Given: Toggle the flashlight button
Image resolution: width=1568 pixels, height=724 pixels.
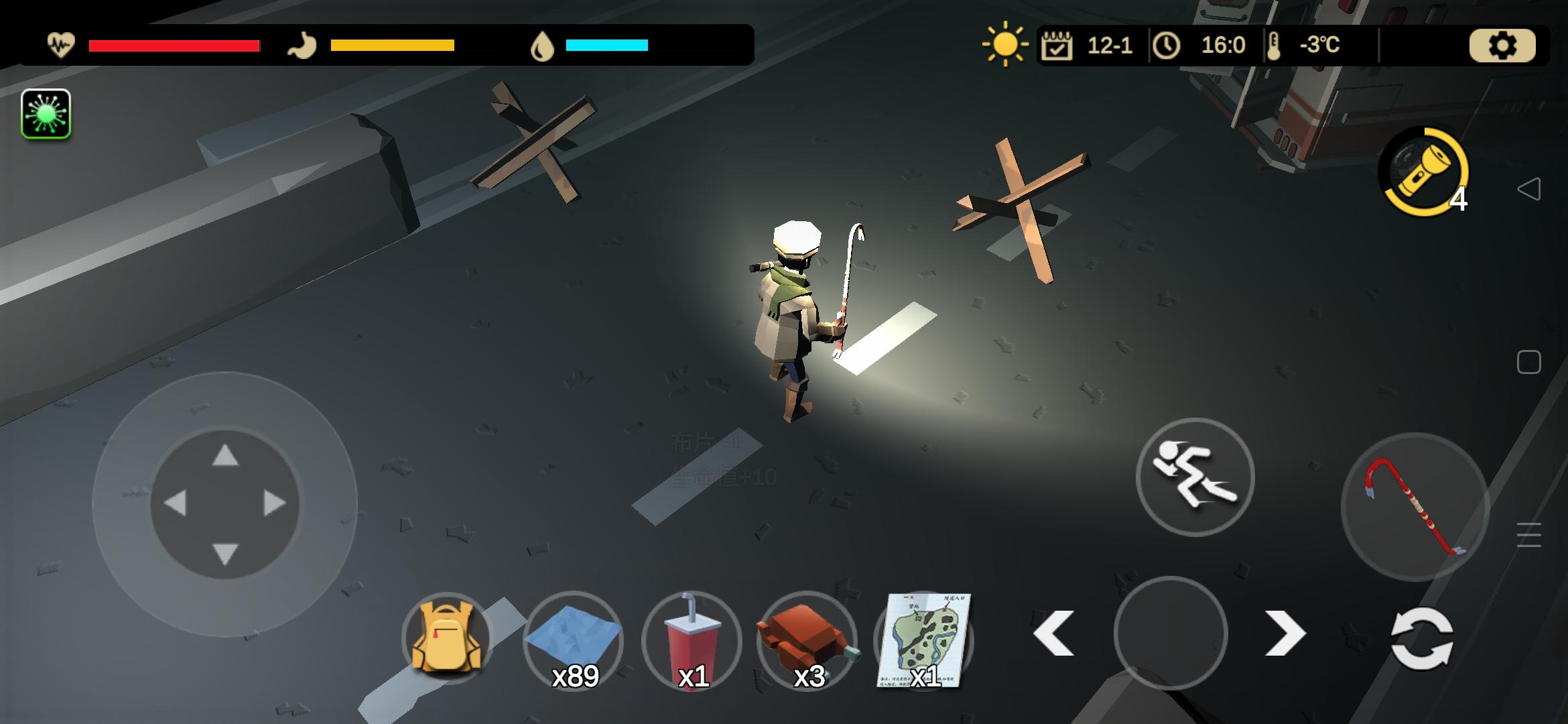Looking at the screenshot, I should pos(1423,172).
